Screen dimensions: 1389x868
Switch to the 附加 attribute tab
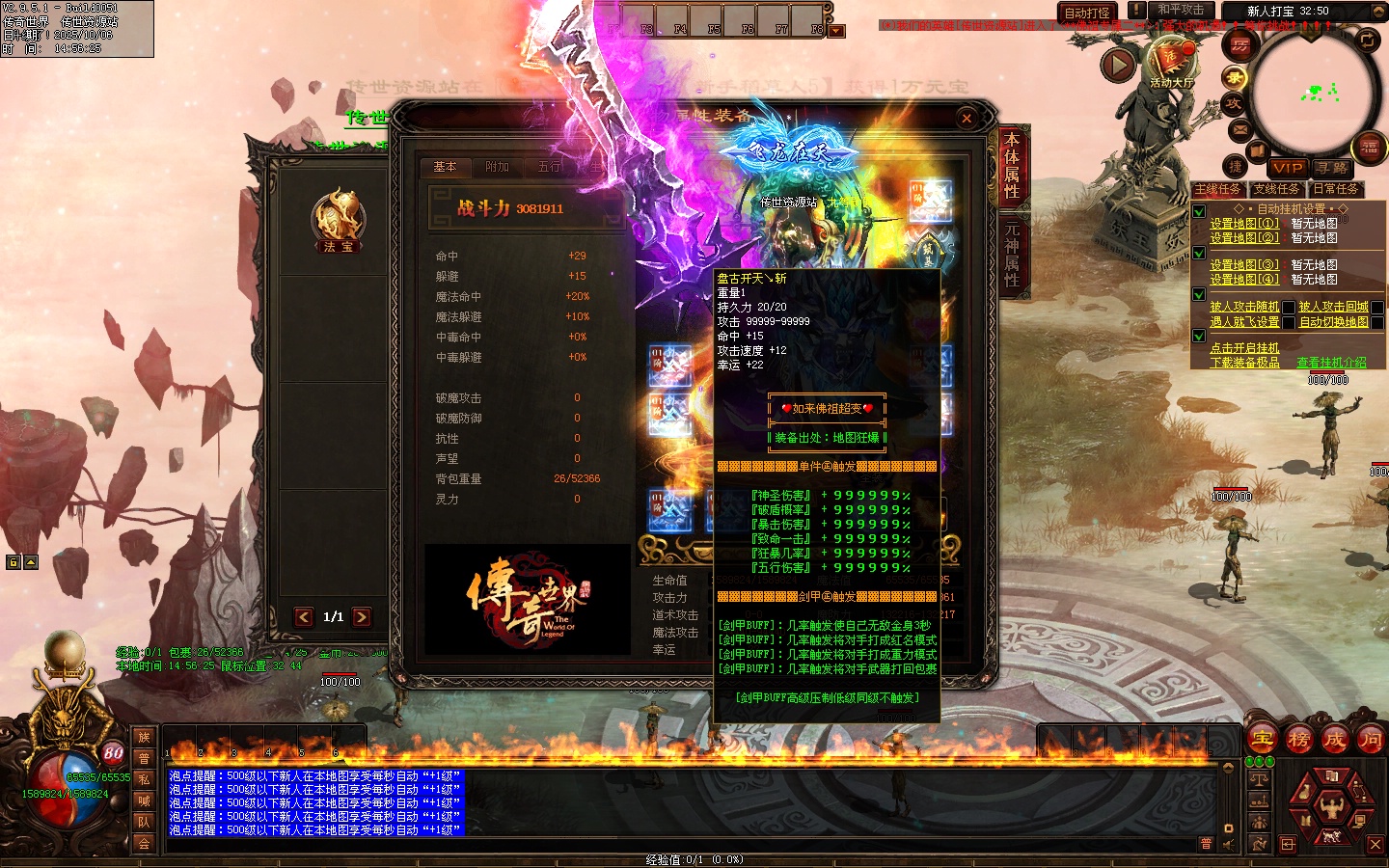[498, 167]
